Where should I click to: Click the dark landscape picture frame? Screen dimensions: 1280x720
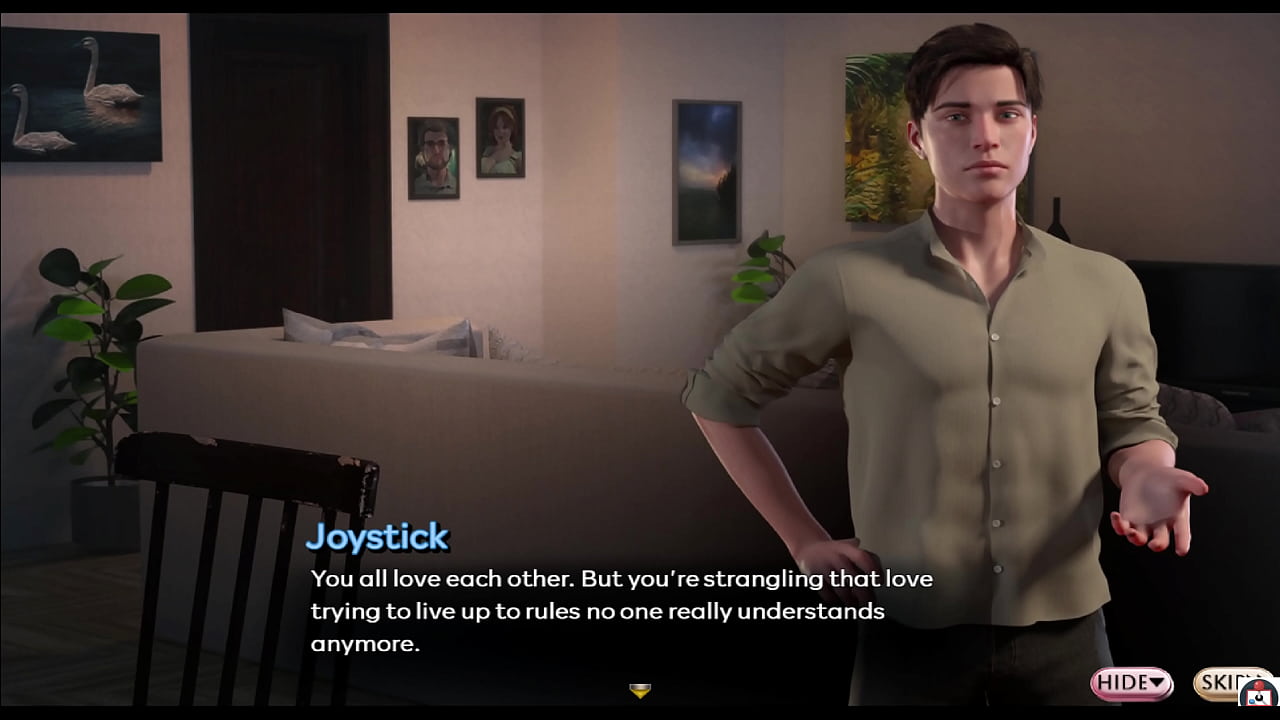coord(707,170)
